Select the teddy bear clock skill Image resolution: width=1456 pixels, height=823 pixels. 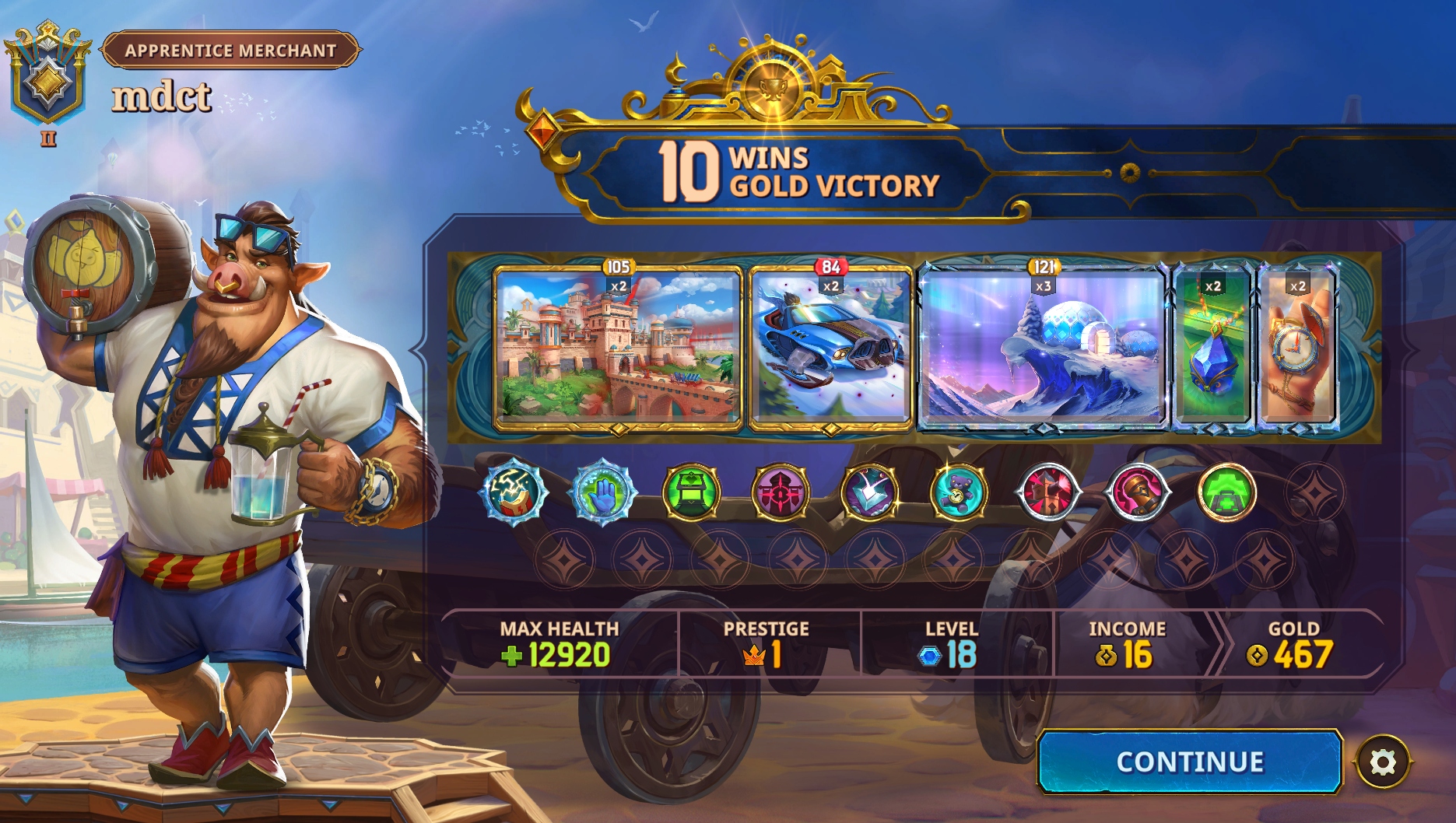point(959,492)
